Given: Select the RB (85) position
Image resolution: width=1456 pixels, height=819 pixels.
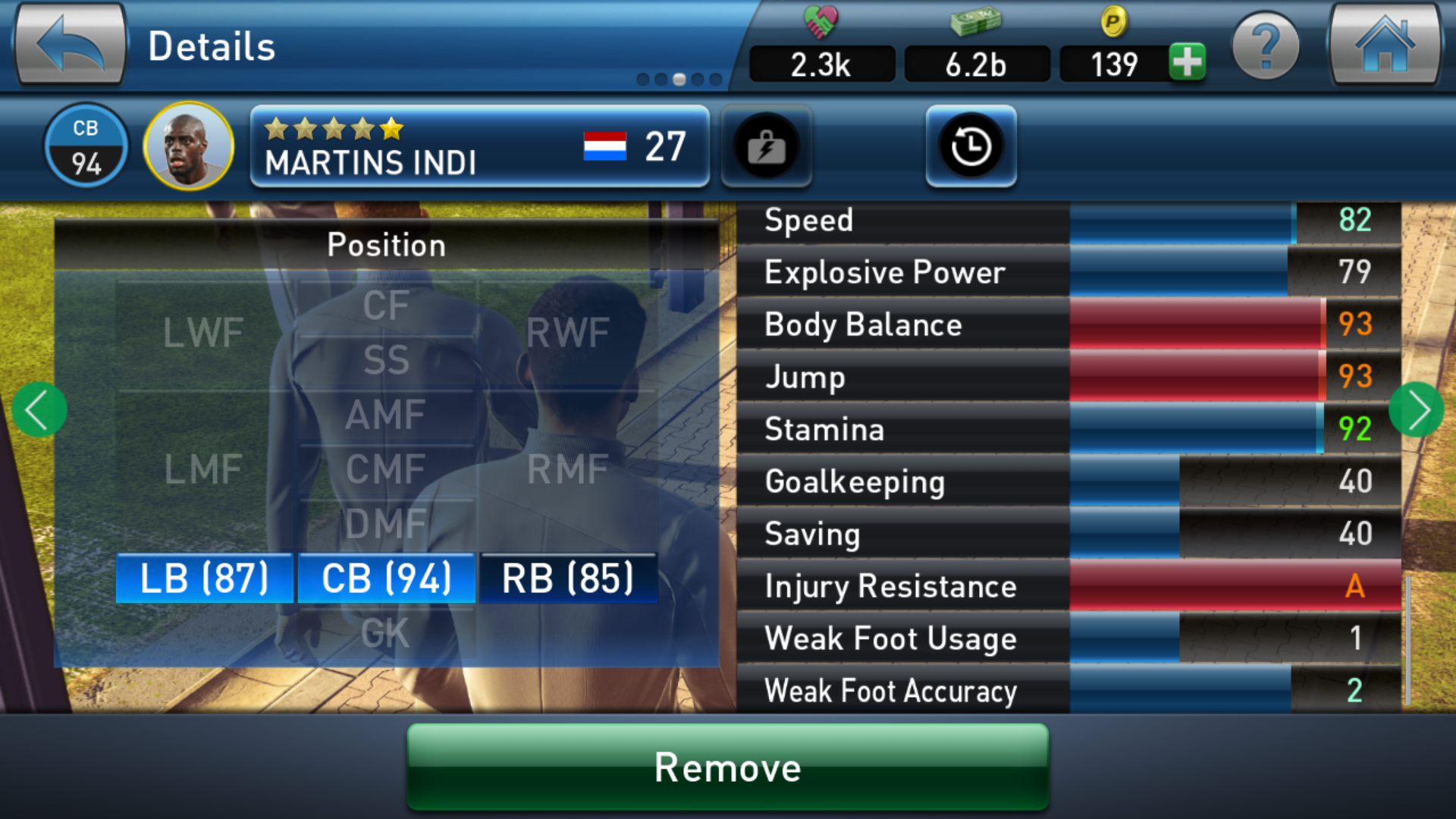Looking at the screenshot, I should [x=568, y=579].
